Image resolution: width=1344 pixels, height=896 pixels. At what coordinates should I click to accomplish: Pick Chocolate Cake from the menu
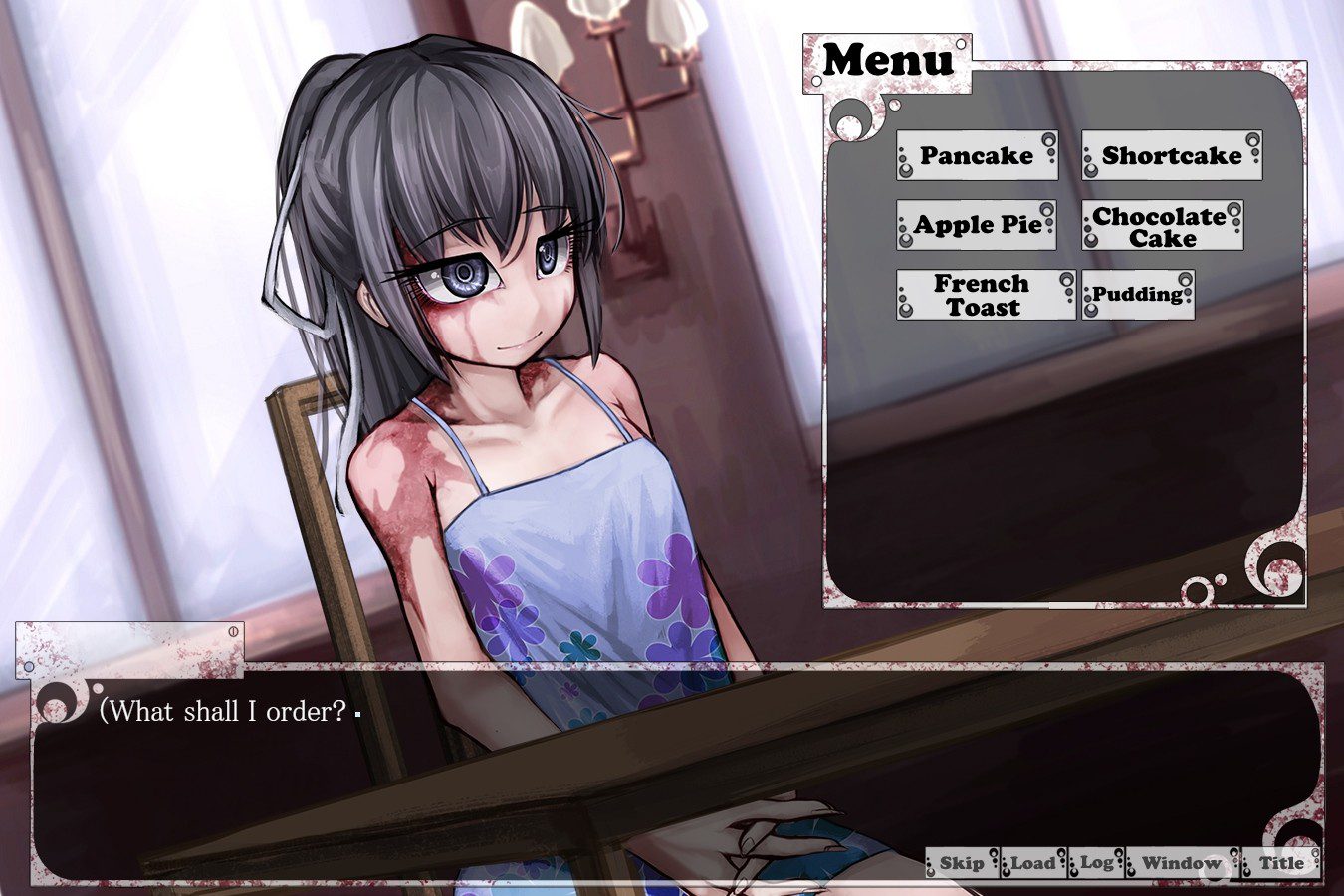1161,227
